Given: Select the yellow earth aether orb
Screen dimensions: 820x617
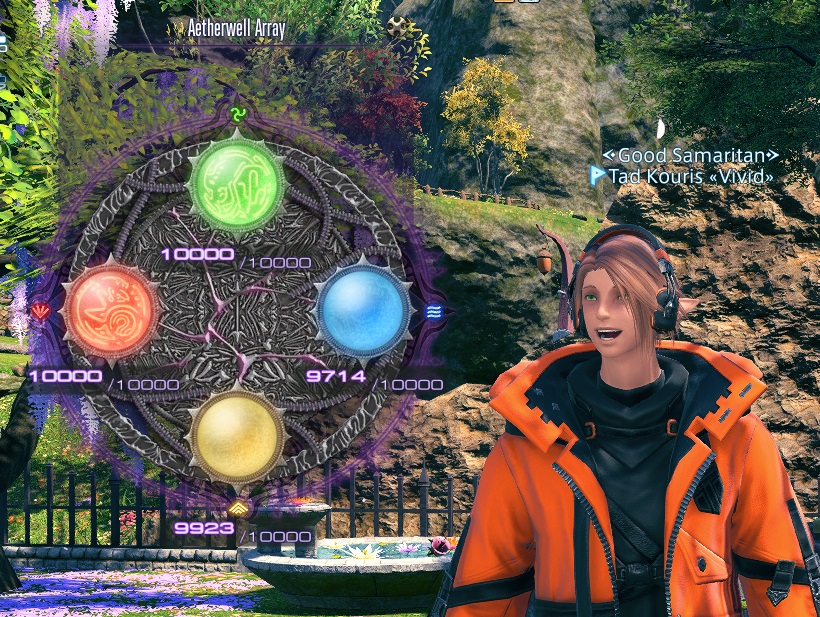Looking at the screenshot, I should click(237, 435).
